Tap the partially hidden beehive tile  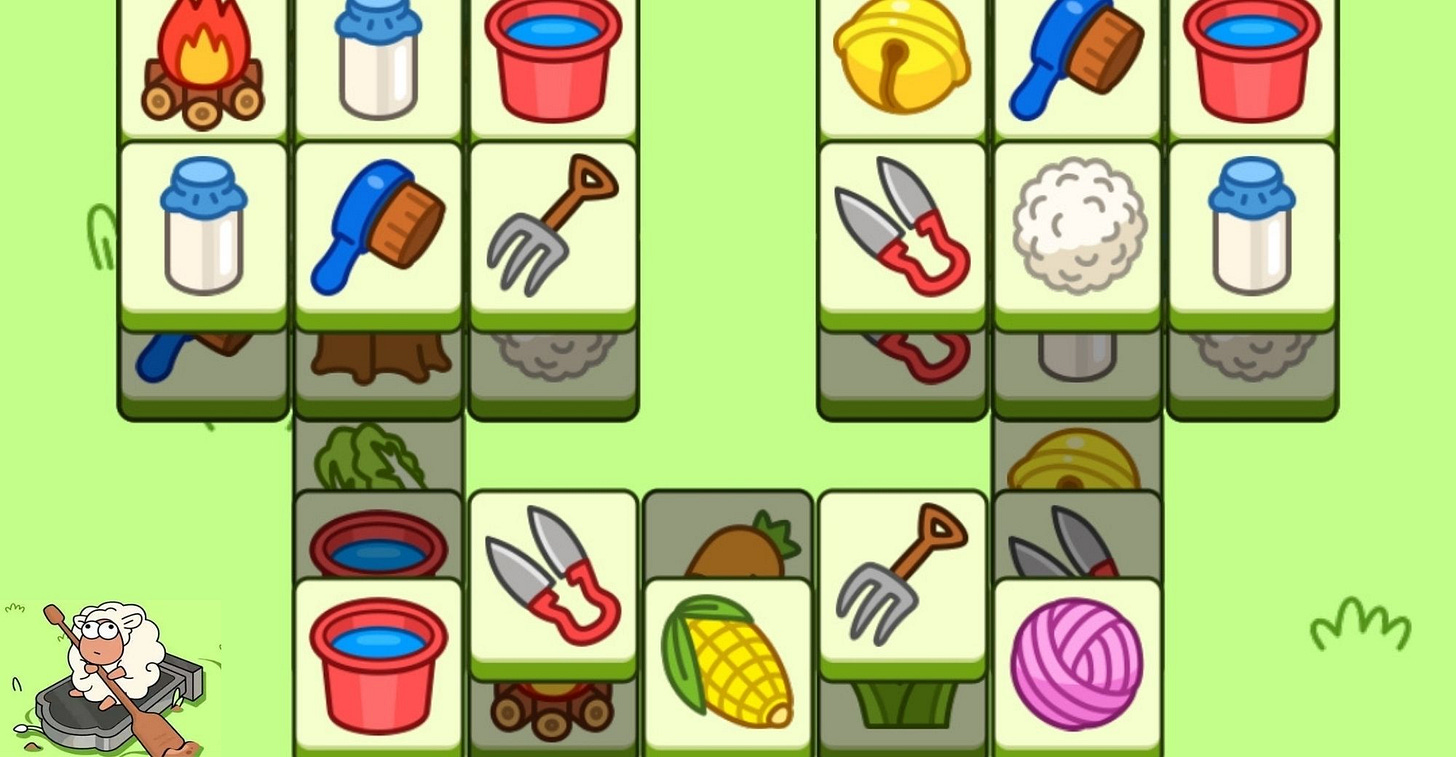click(x=1076, y=455)
